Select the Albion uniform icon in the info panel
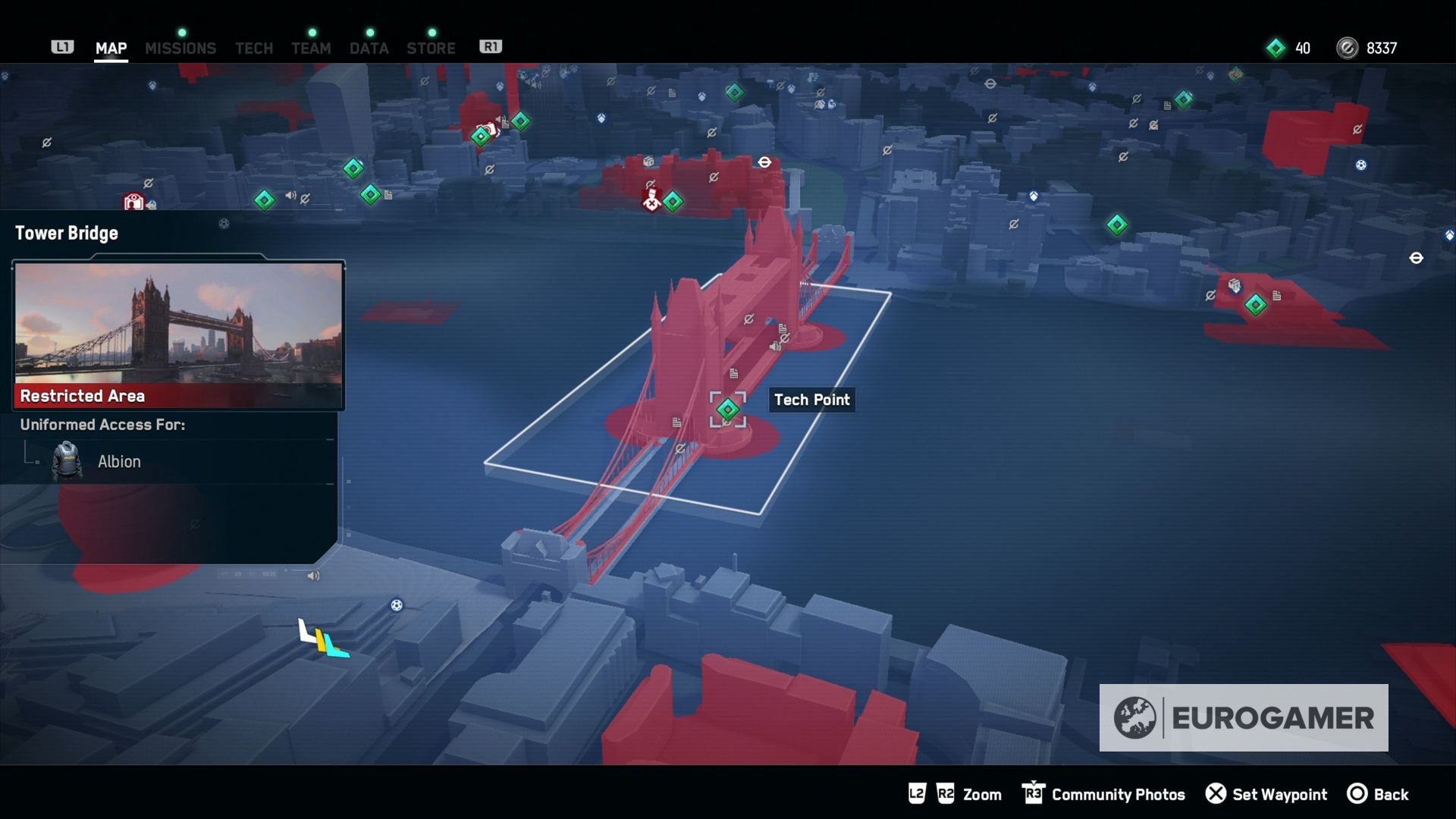 (68, 461)
